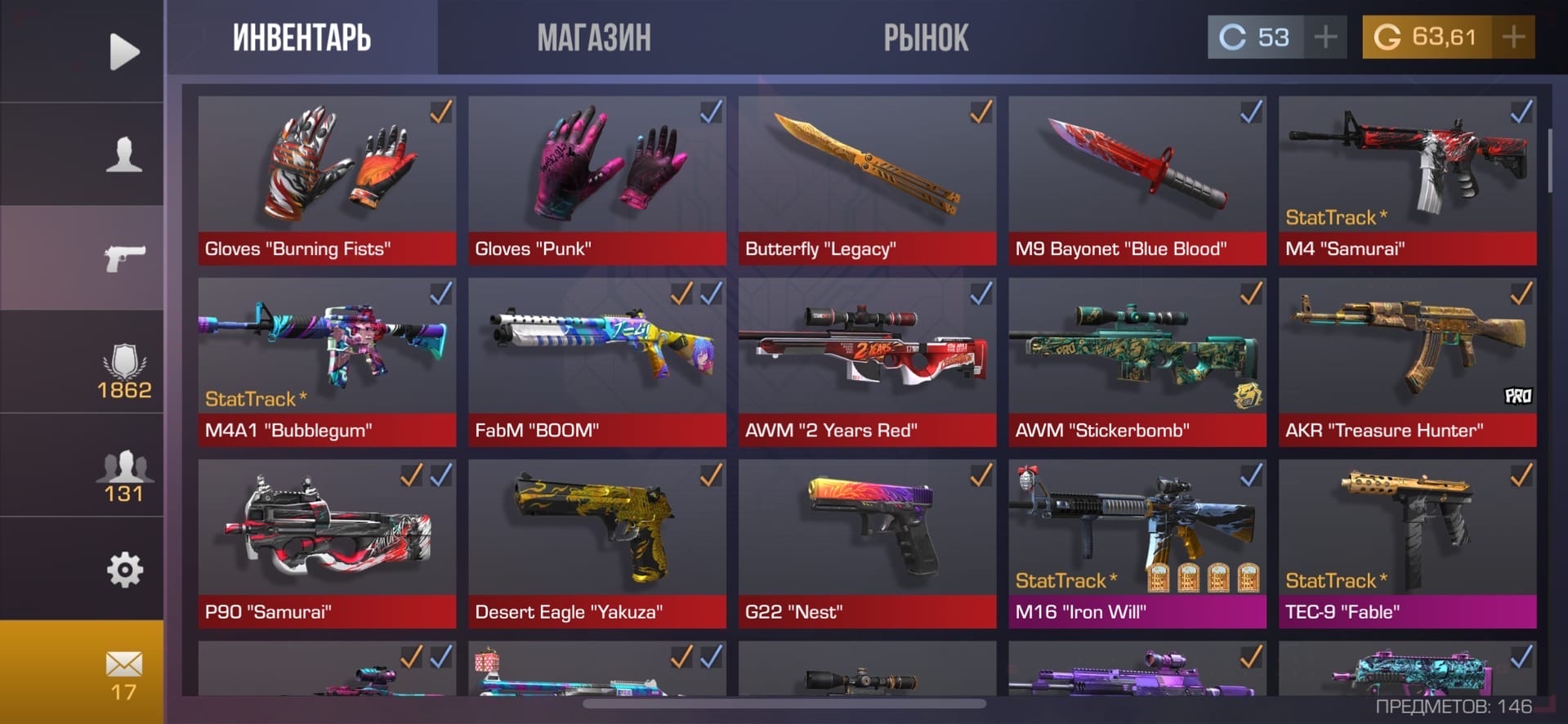Switch to the МАГАЗИН tab

[594, 38]
